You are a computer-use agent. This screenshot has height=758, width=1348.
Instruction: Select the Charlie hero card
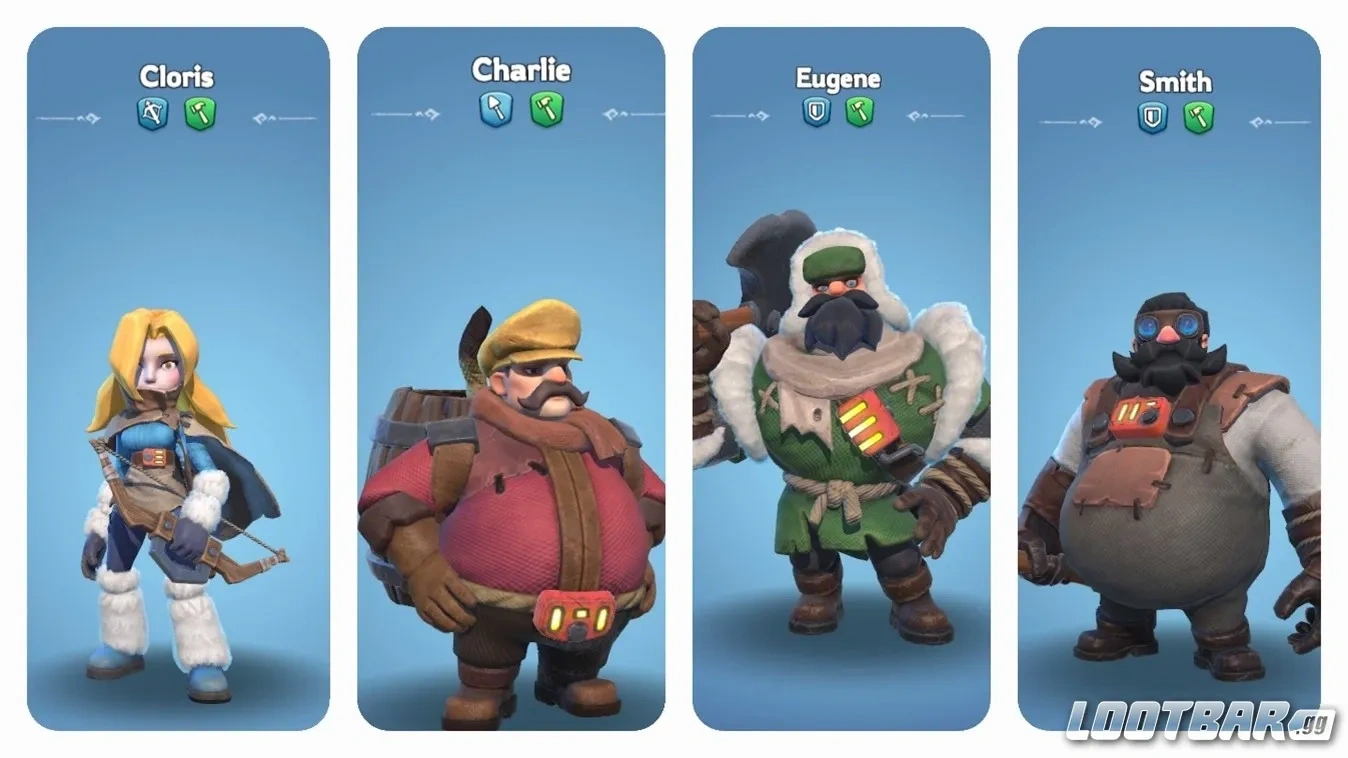click(x=511, y=380)
